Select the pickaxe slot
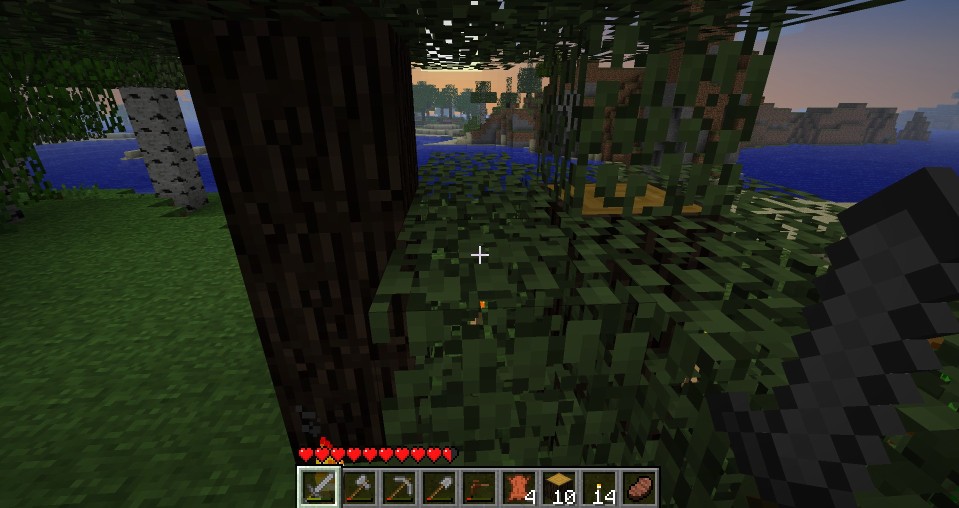 coord(398,487)
